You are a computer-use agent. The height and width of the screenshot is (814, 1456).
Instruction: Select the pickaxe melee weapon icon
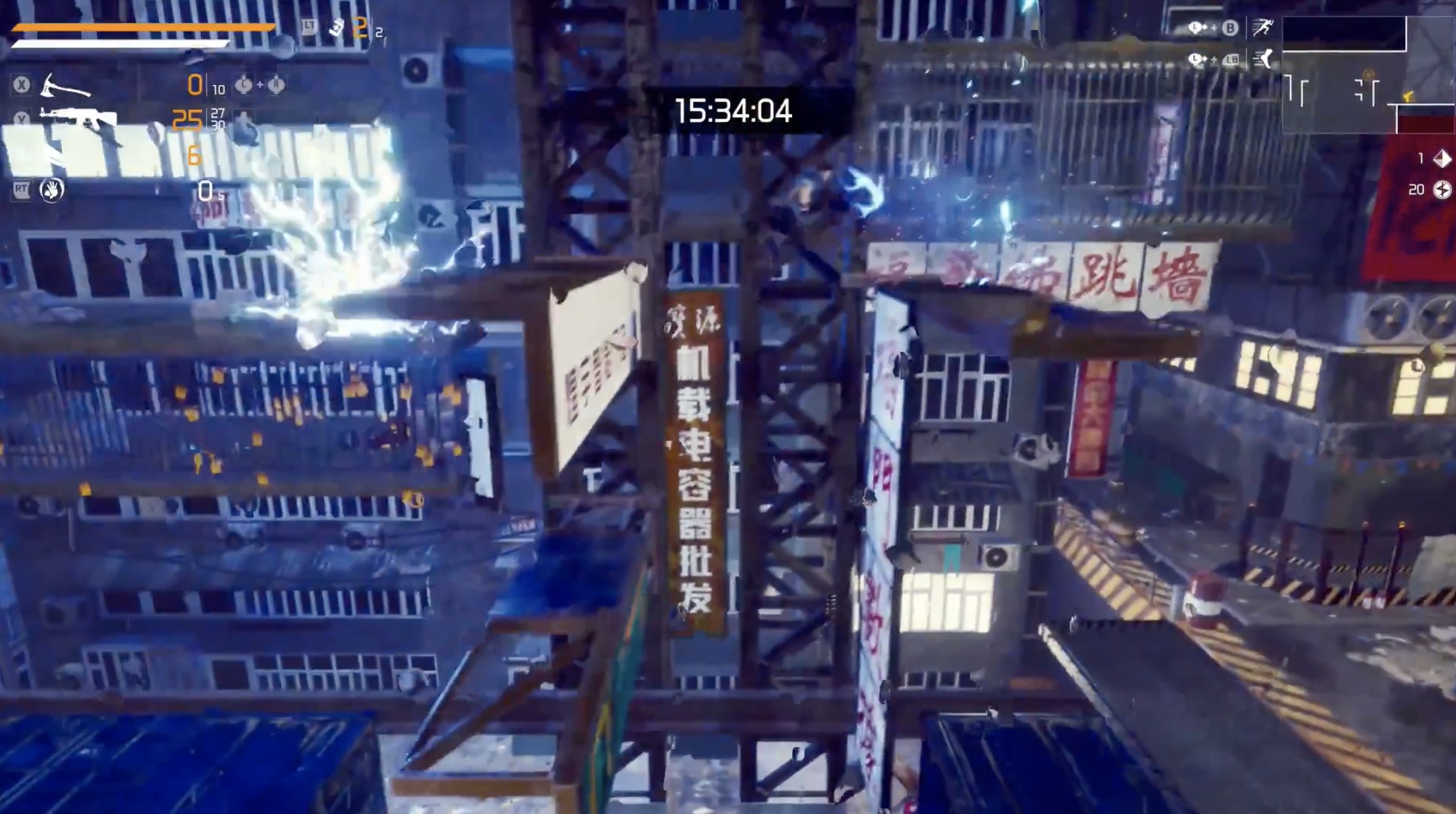point(65,86)
